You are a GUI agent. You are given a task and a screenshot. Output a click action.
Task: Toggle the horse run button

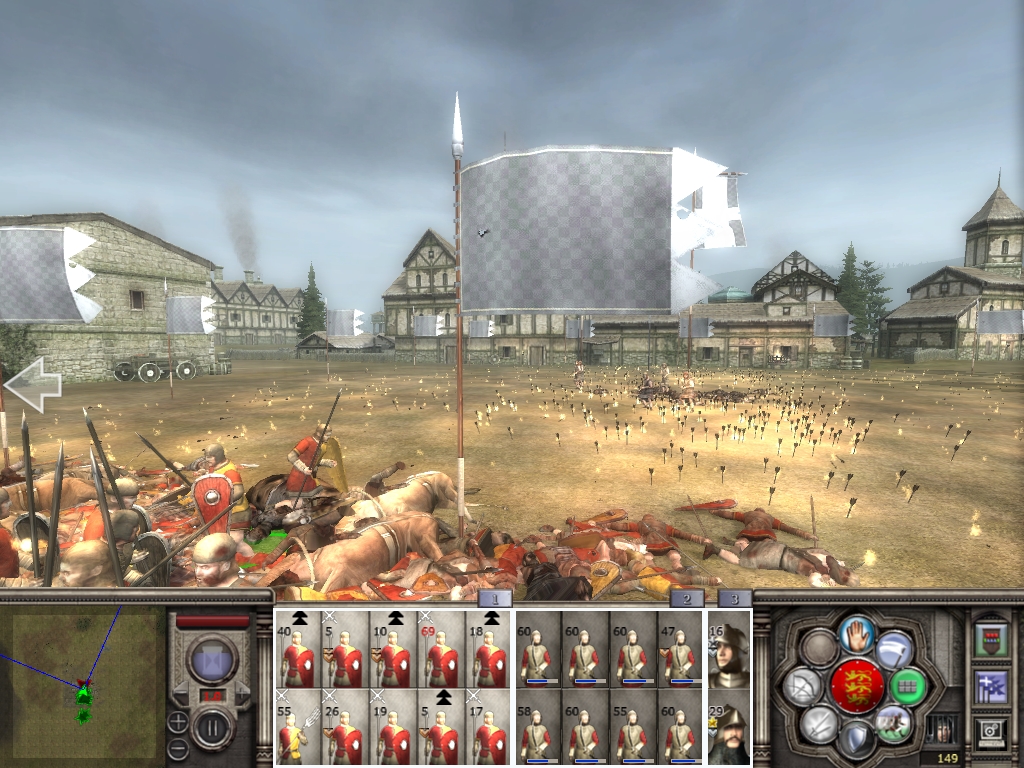coord(892,722)
